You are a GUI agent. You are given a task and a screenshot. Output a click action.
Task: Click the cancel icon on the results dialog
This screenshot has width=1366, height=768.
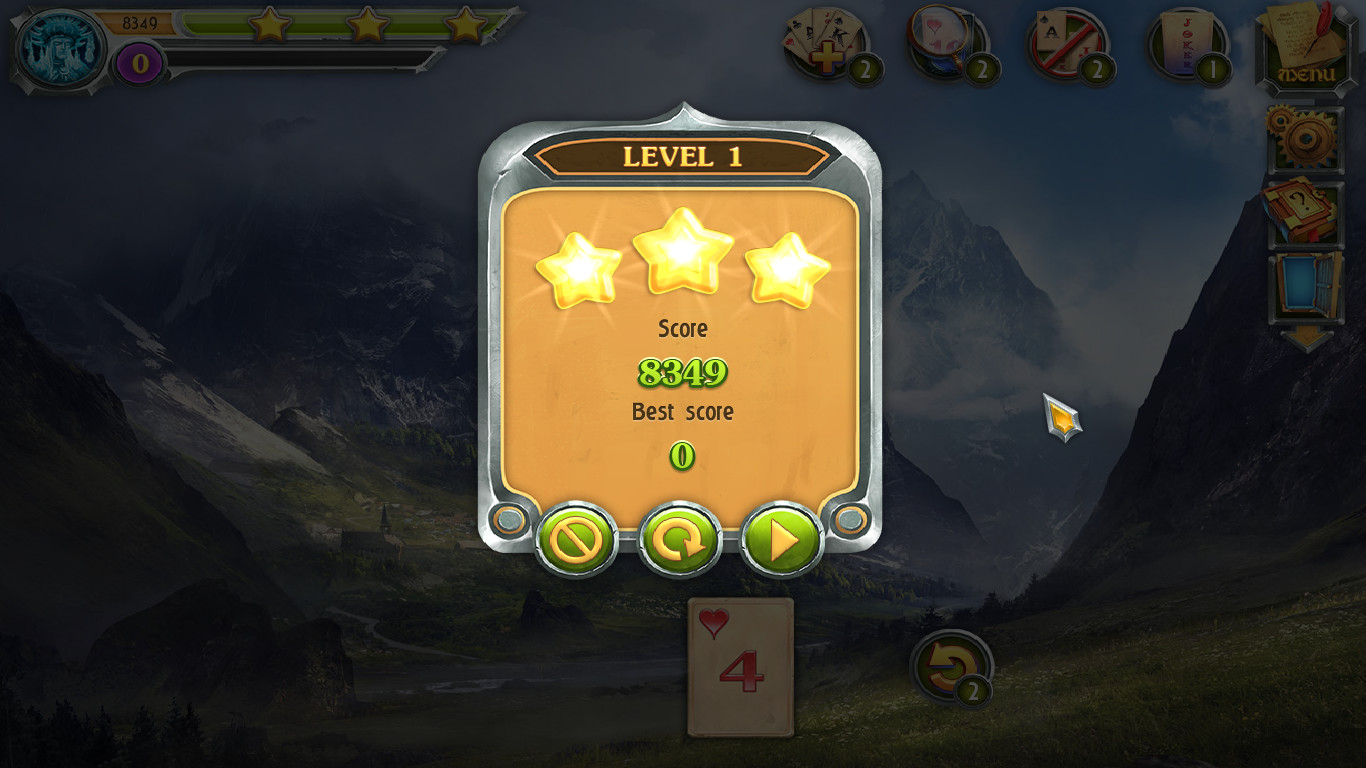tap(578, 537)
